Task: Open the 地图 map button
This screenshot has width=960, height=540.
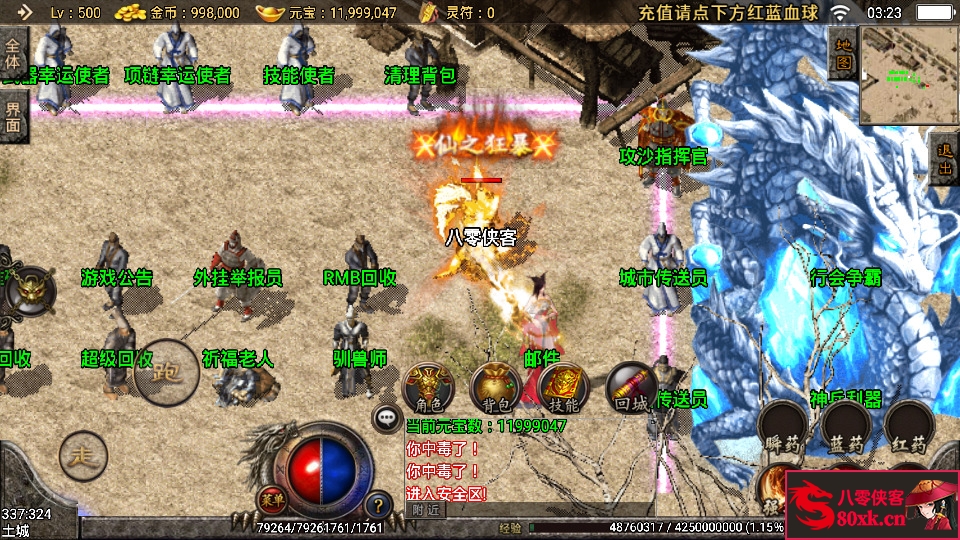Action: pyautogui.click(x=843, y=53)
